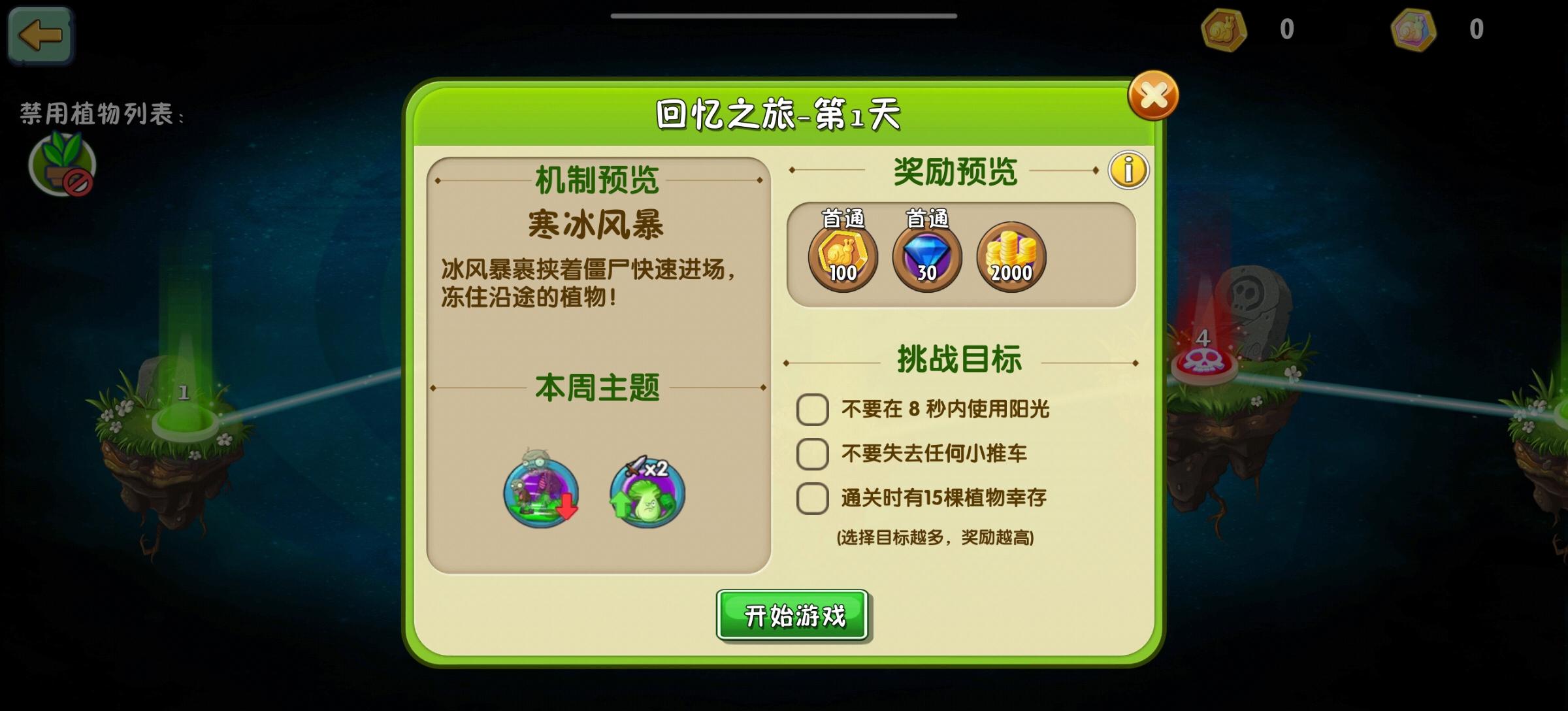Image resolution: width=1568 pixels, height=711 pixels.
Task: Close the 回忆之旅 dialog
Action: (x=1154, y=95)
